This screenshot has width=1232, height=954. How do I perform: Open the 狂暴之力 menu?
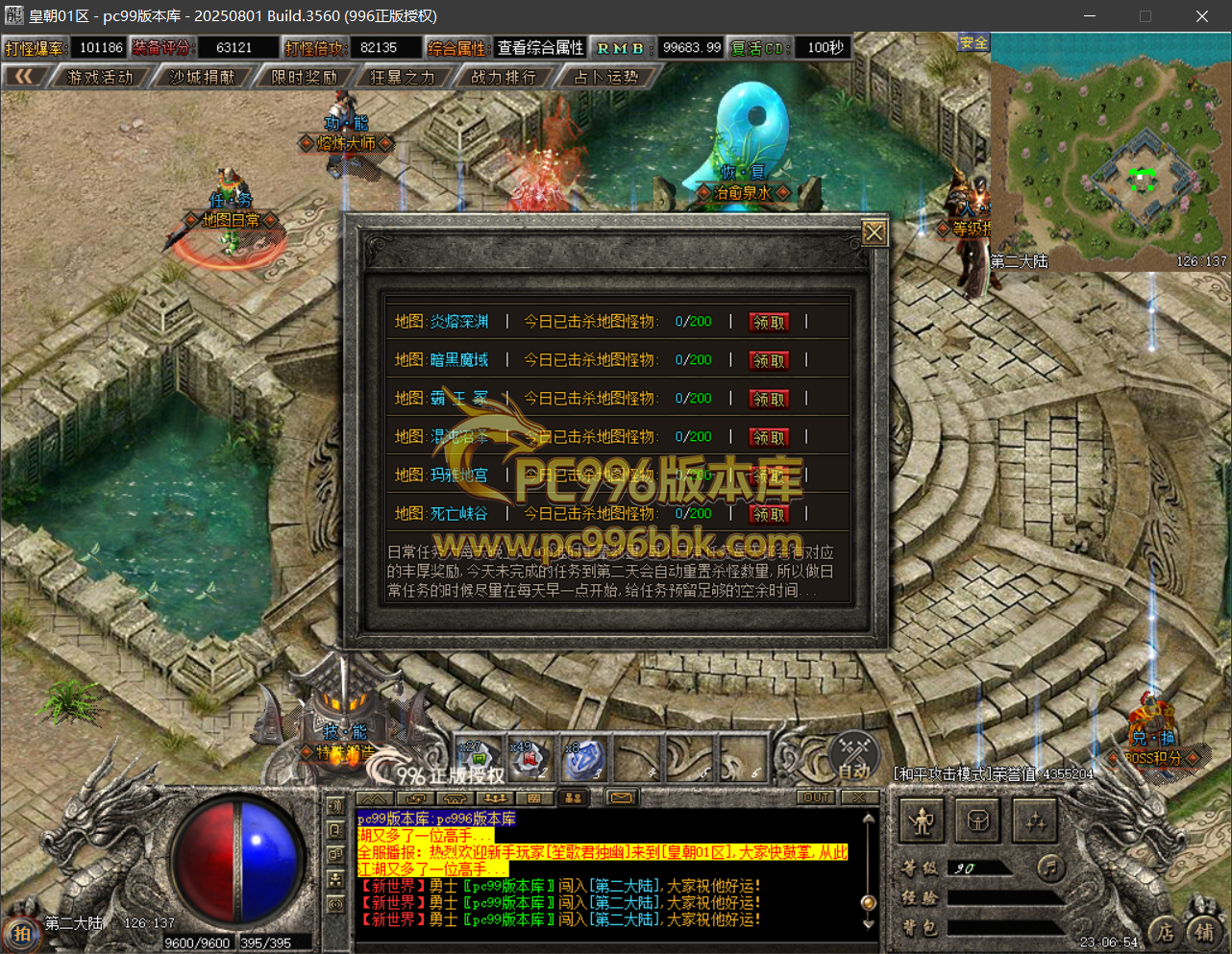(403, 77)
